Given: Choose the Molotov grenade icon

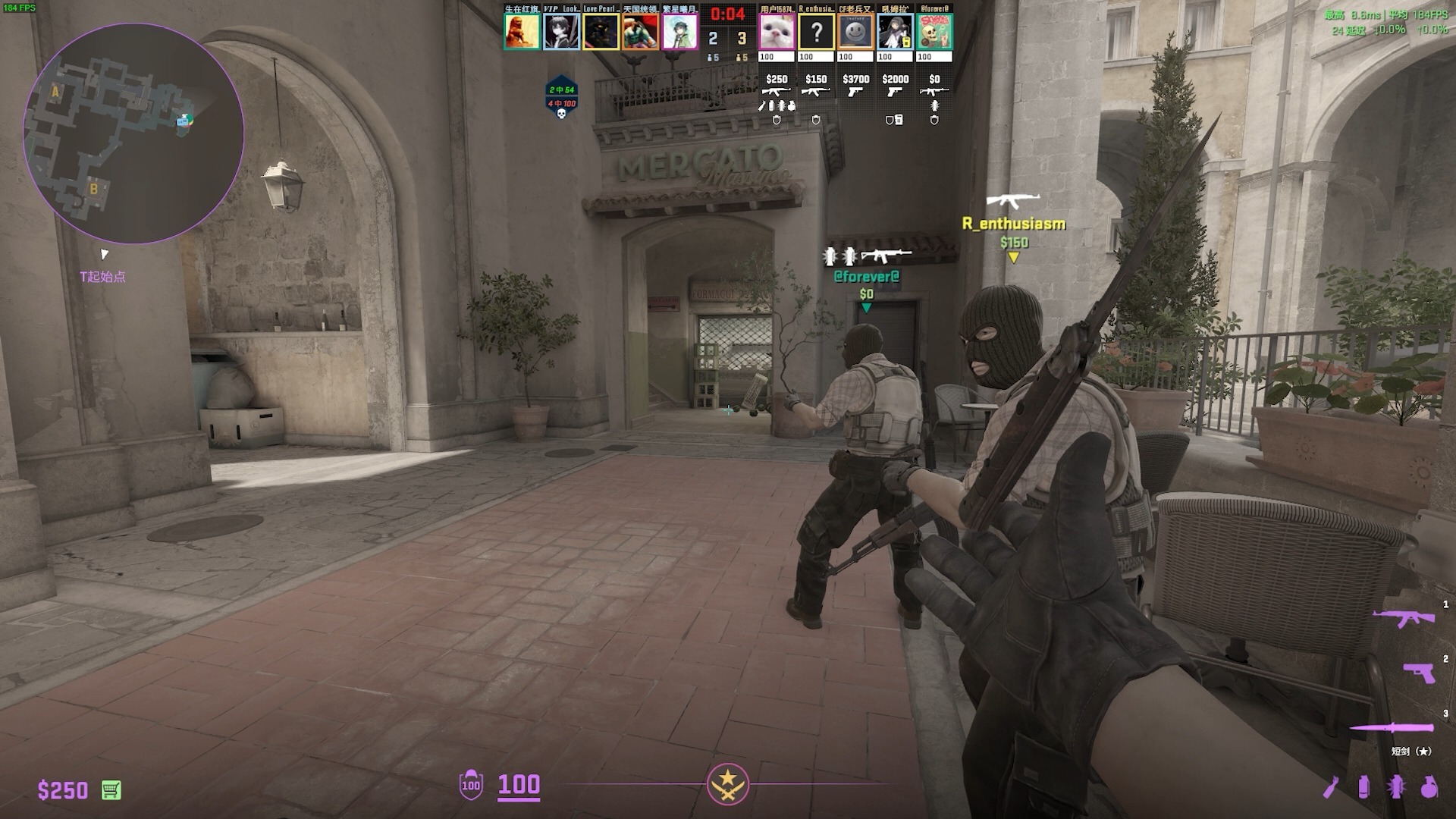Looking at the screenshot, I should point(1331,787).
